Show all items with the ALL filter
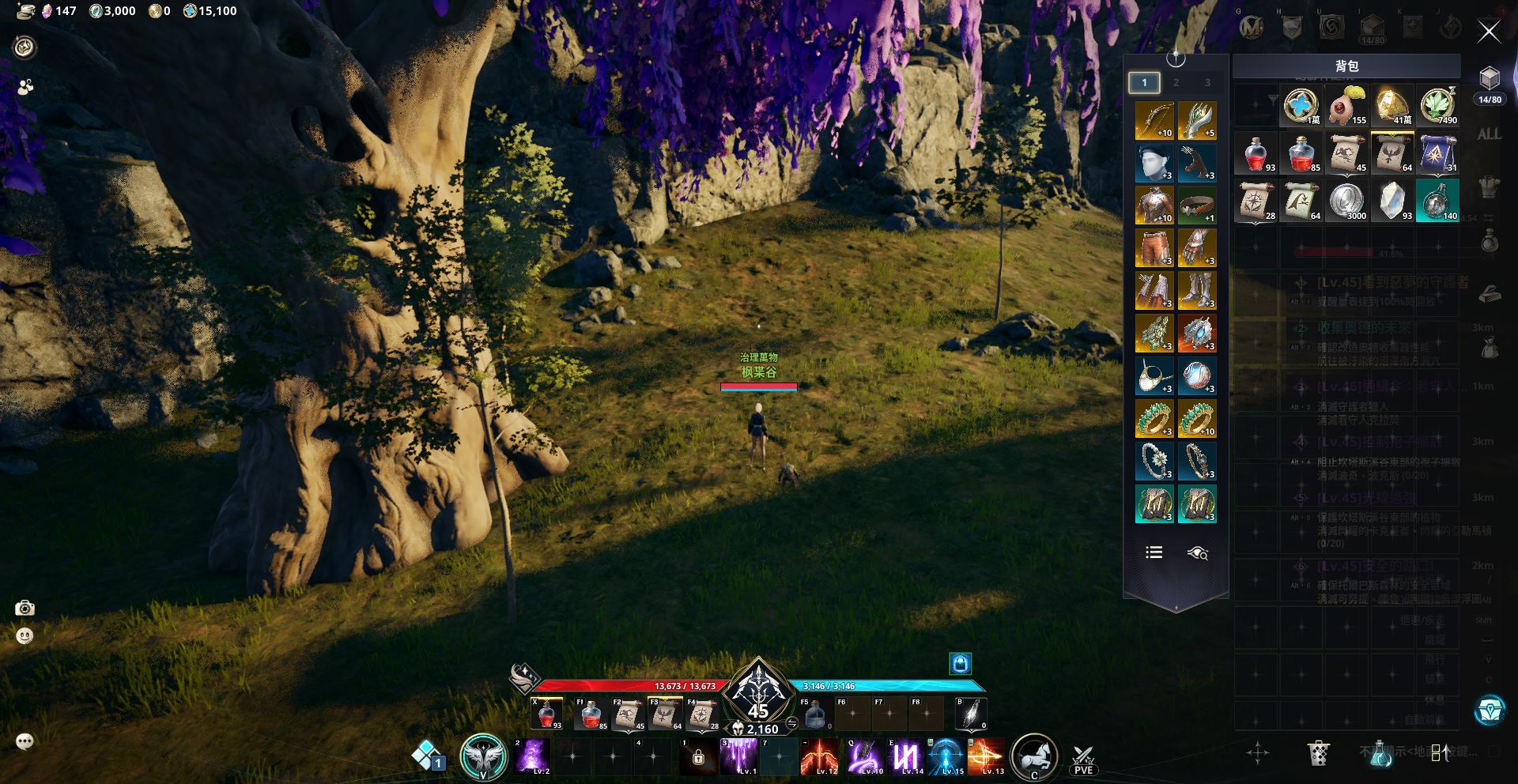This screenshot has height=784, width=1518. pyautogui.click(x=1489, y=134)
